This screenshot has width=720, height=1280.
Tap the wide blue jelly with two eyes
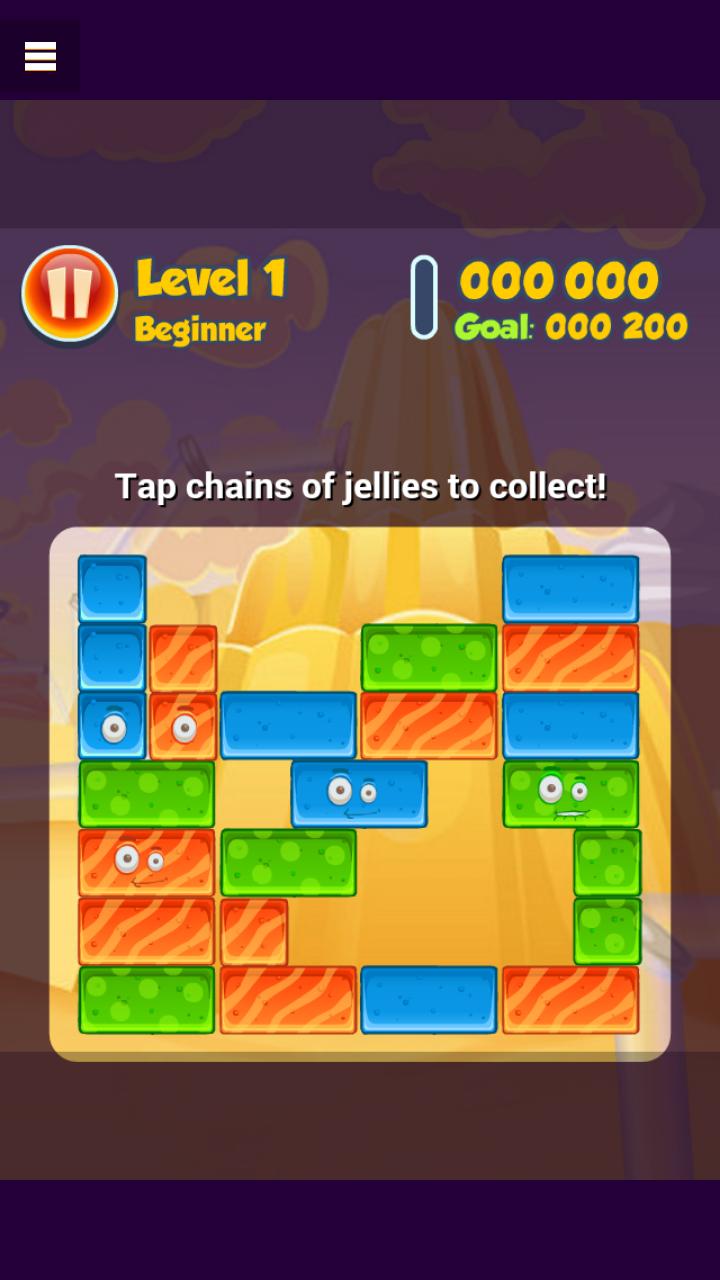coord(359,794)
